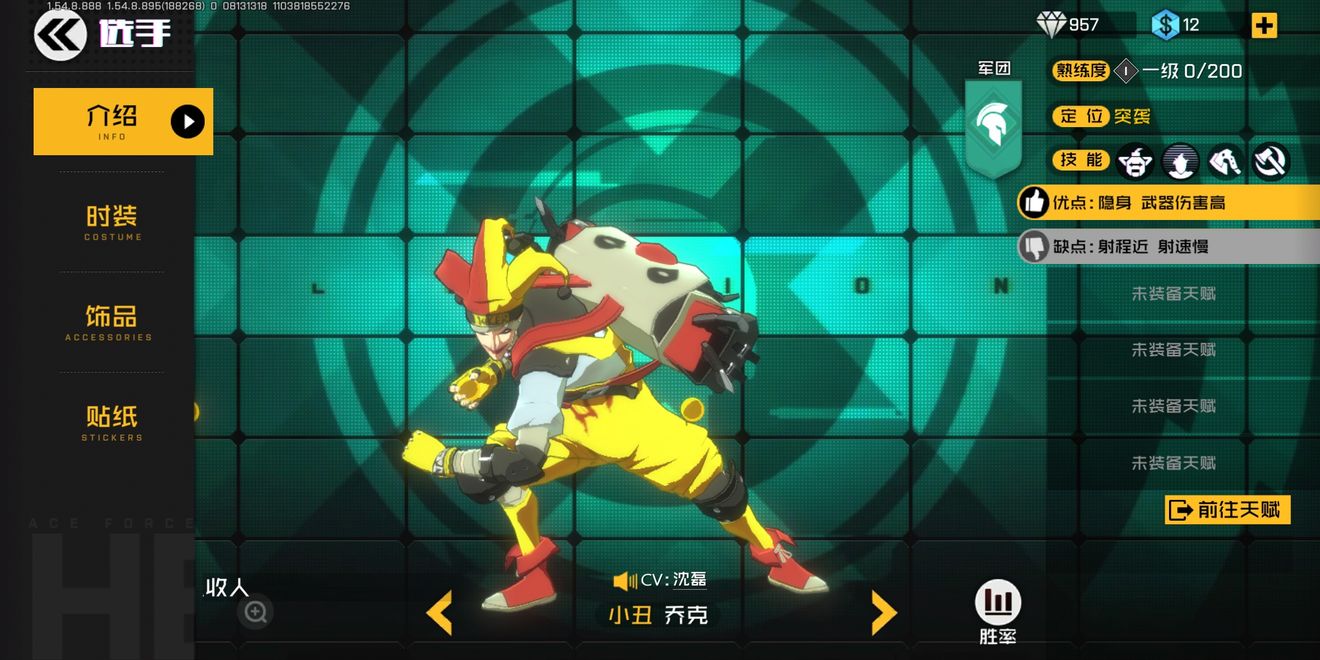The width and height of the screenshot is (1320, 660).
Task: Switch to the 时装 Costume tab
Action: pyautogui.click(x=112, y=222)
